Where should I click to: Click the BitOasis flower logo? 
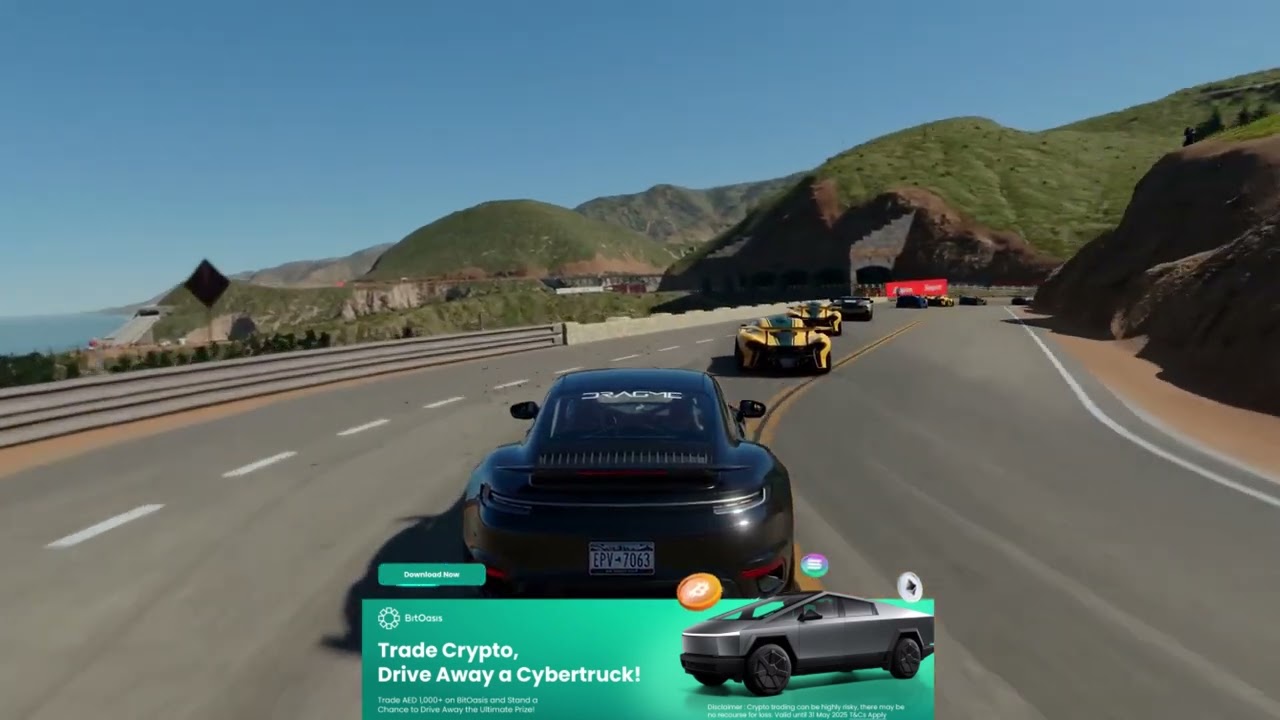(389, 617)
